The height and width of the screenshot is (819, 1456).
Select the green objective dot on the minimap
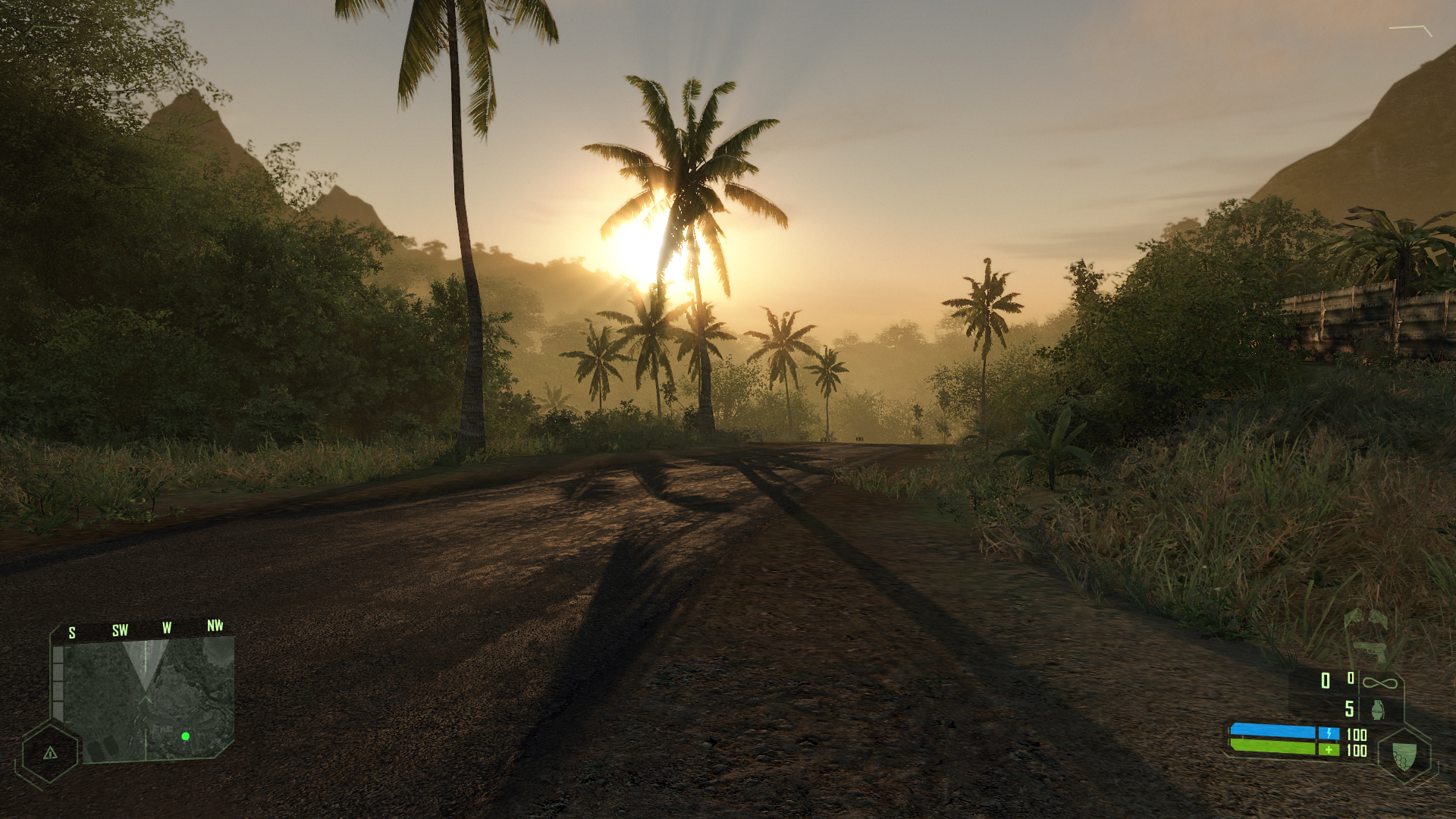coord(185,736)
